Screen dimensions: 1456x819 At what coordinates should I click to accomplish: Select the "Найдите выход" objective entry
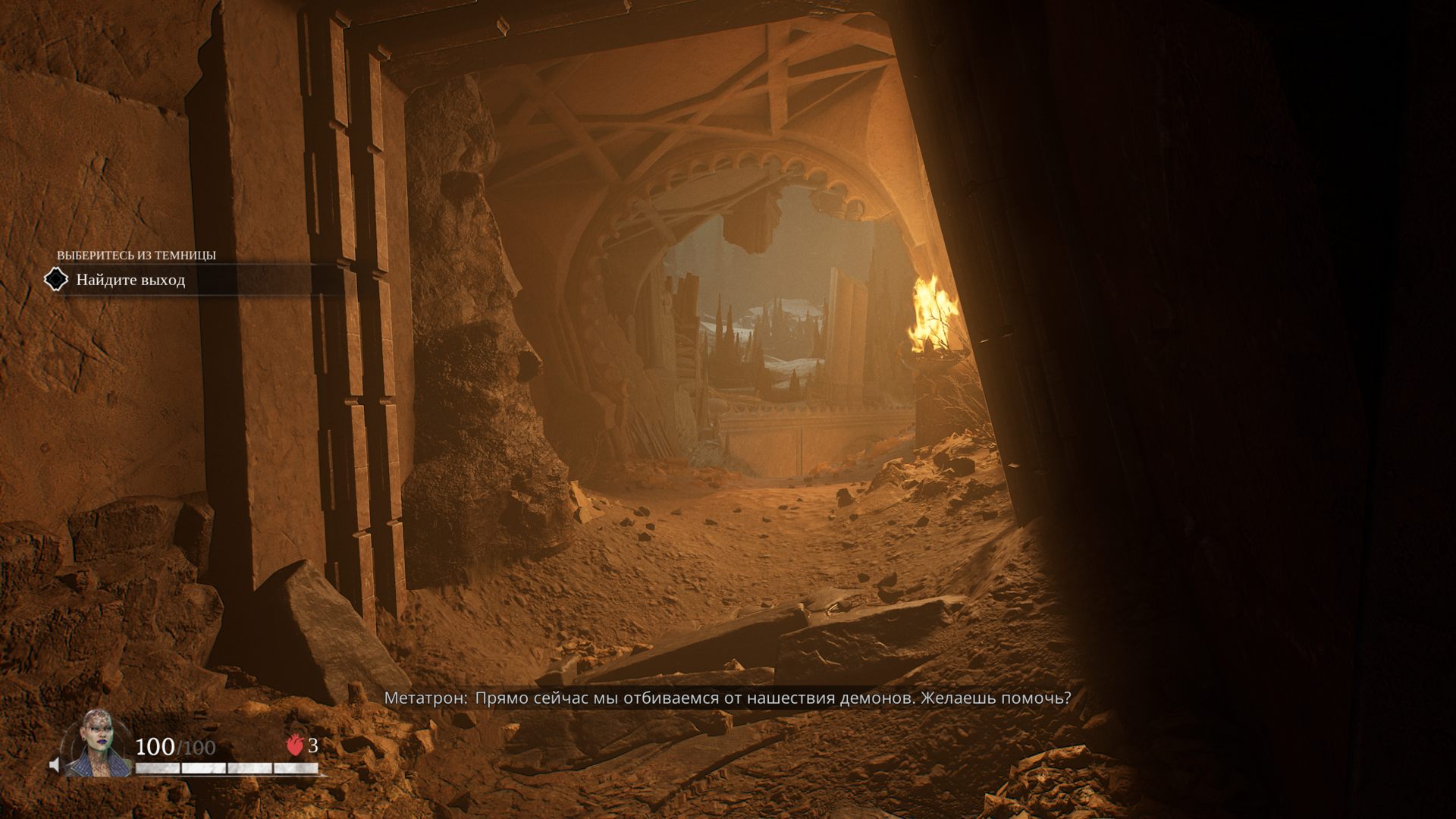pyautogui.click(x=130, y=280)
